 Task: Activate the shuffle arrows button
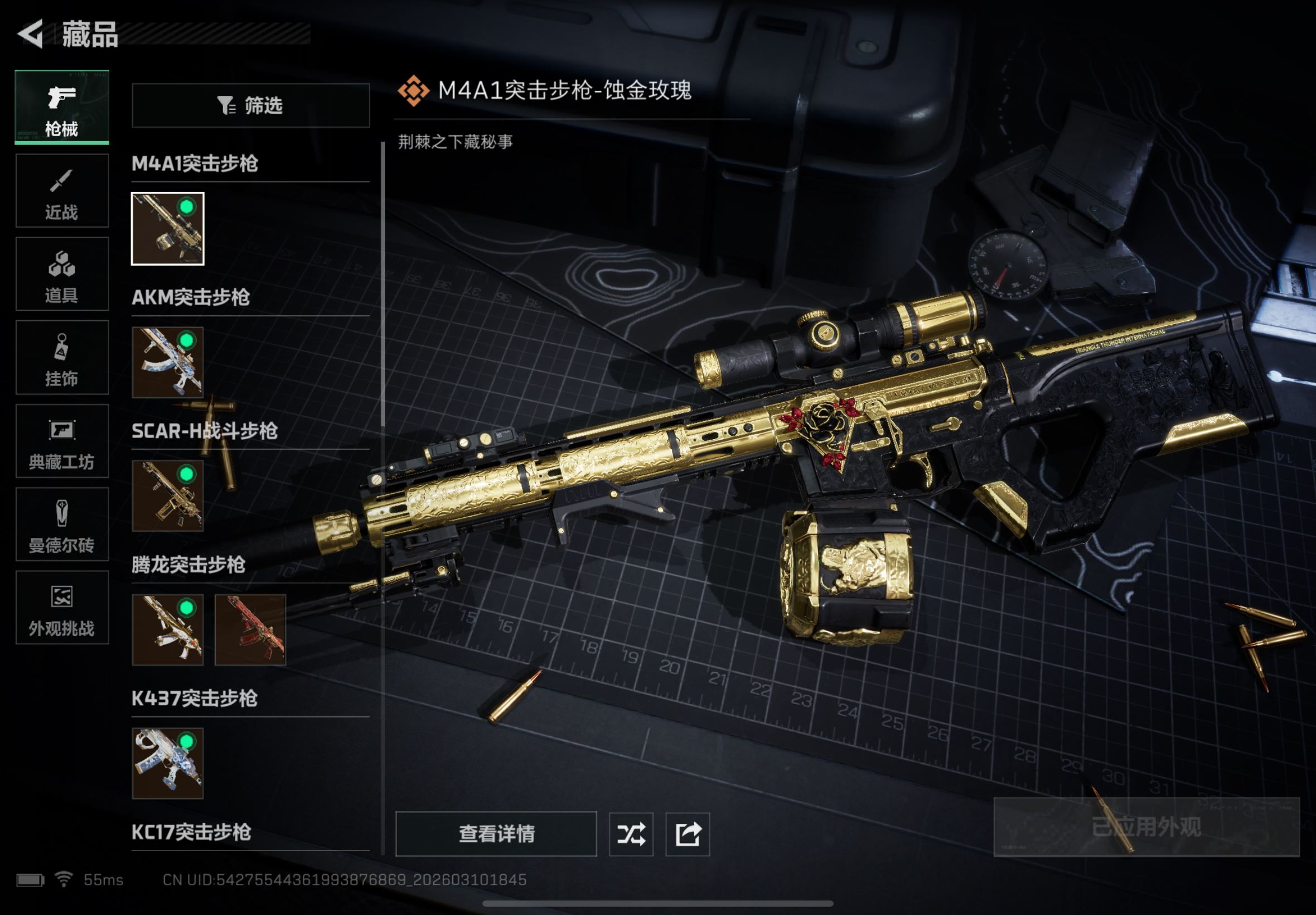pyautogui.click(x=630, y=834)
